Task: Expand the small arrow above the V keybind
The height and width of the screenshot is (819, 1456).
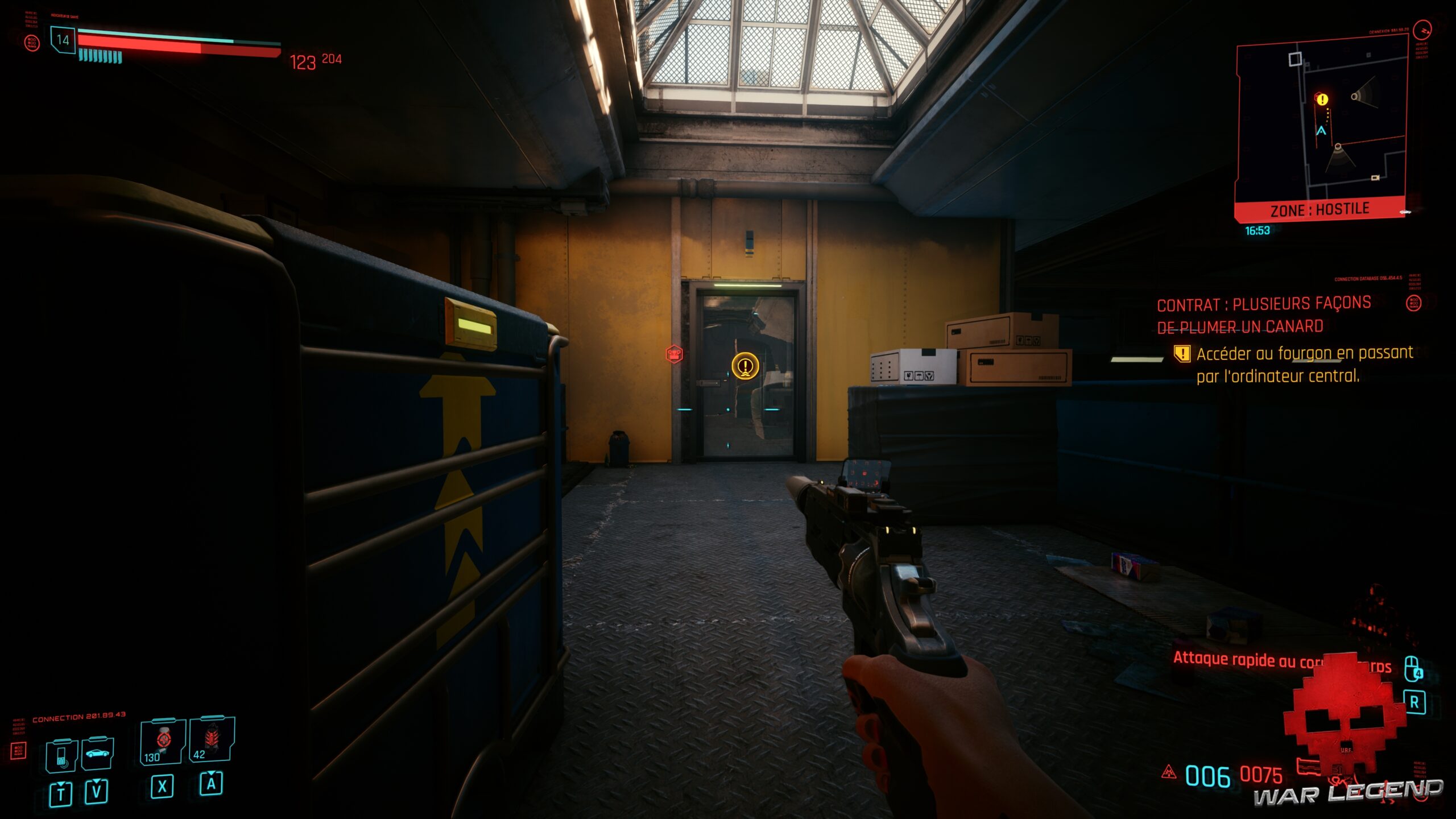Action: click(x=97, y=782)
